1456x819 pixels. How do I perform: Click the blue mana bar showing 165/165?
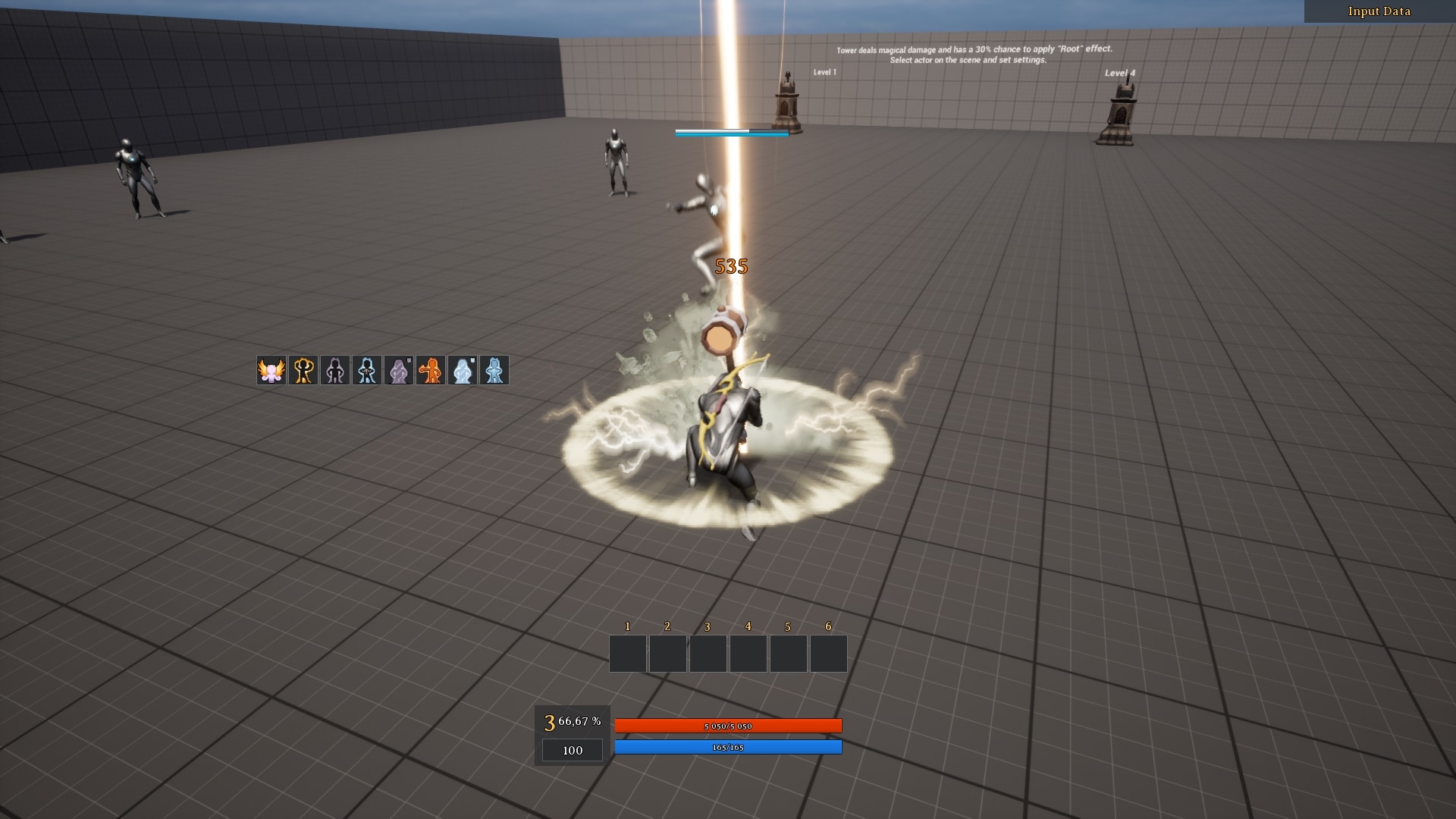(x=728, y=746)
